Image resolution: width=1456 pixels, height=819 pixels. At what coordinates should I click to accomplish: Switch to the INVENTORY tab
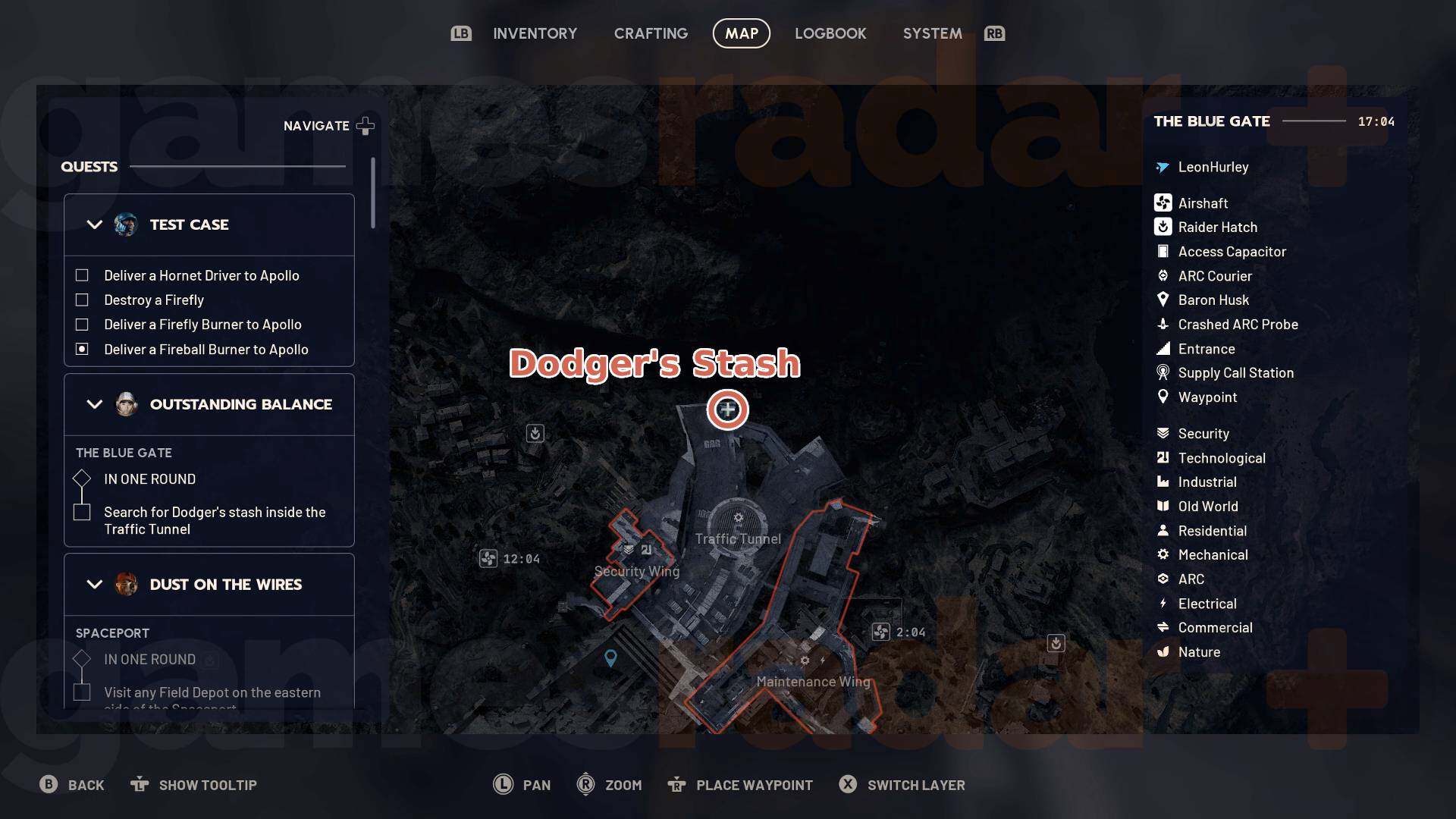(535, 33)
